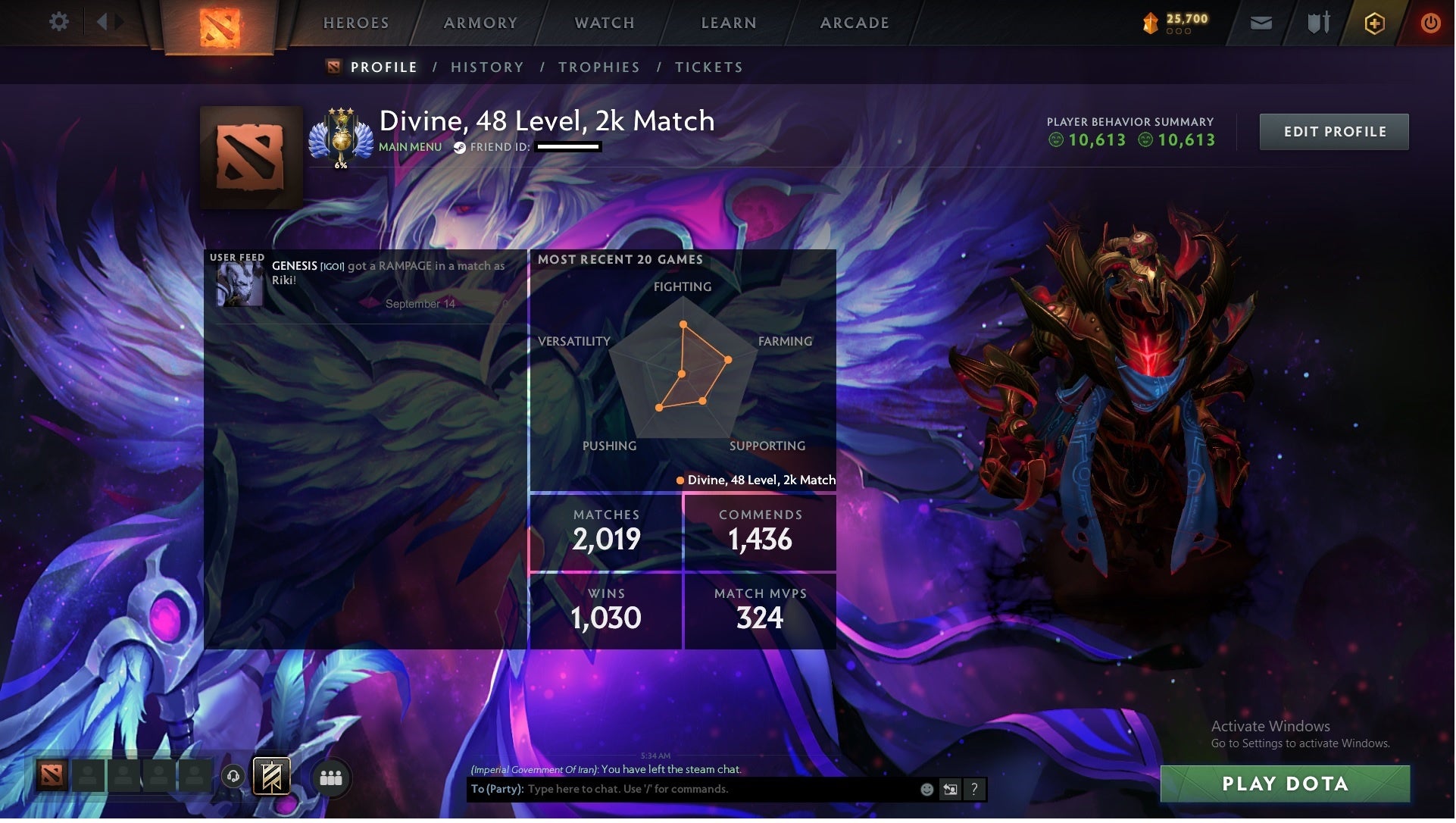1456x823 pixels.
Task: Open the friends list icon near Play Dota
Action: point(330,778)
